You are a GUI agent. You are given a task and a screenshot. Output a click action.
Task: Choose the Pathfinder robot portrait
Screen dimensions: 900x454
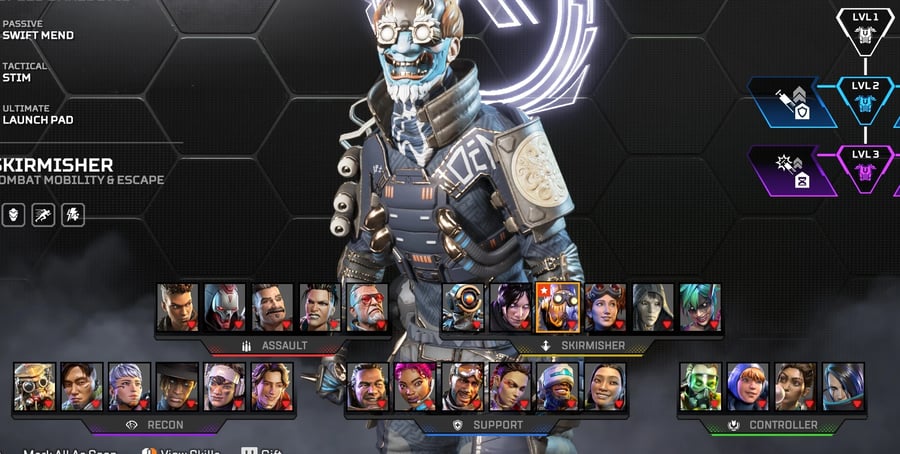[463, 307]
